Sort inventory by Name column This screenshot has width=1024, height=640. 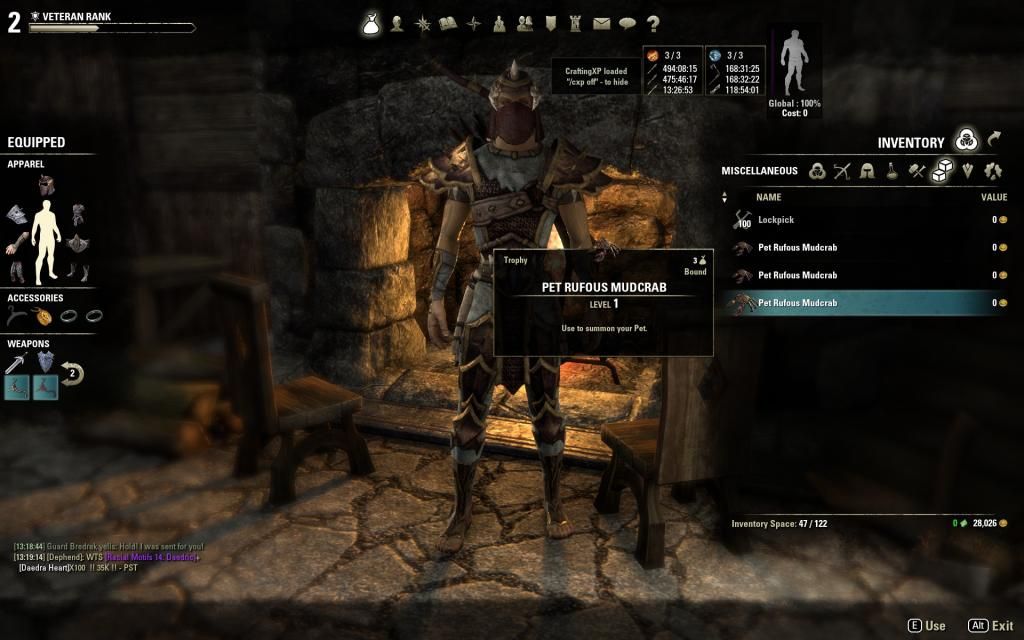(x=768, y=197)
